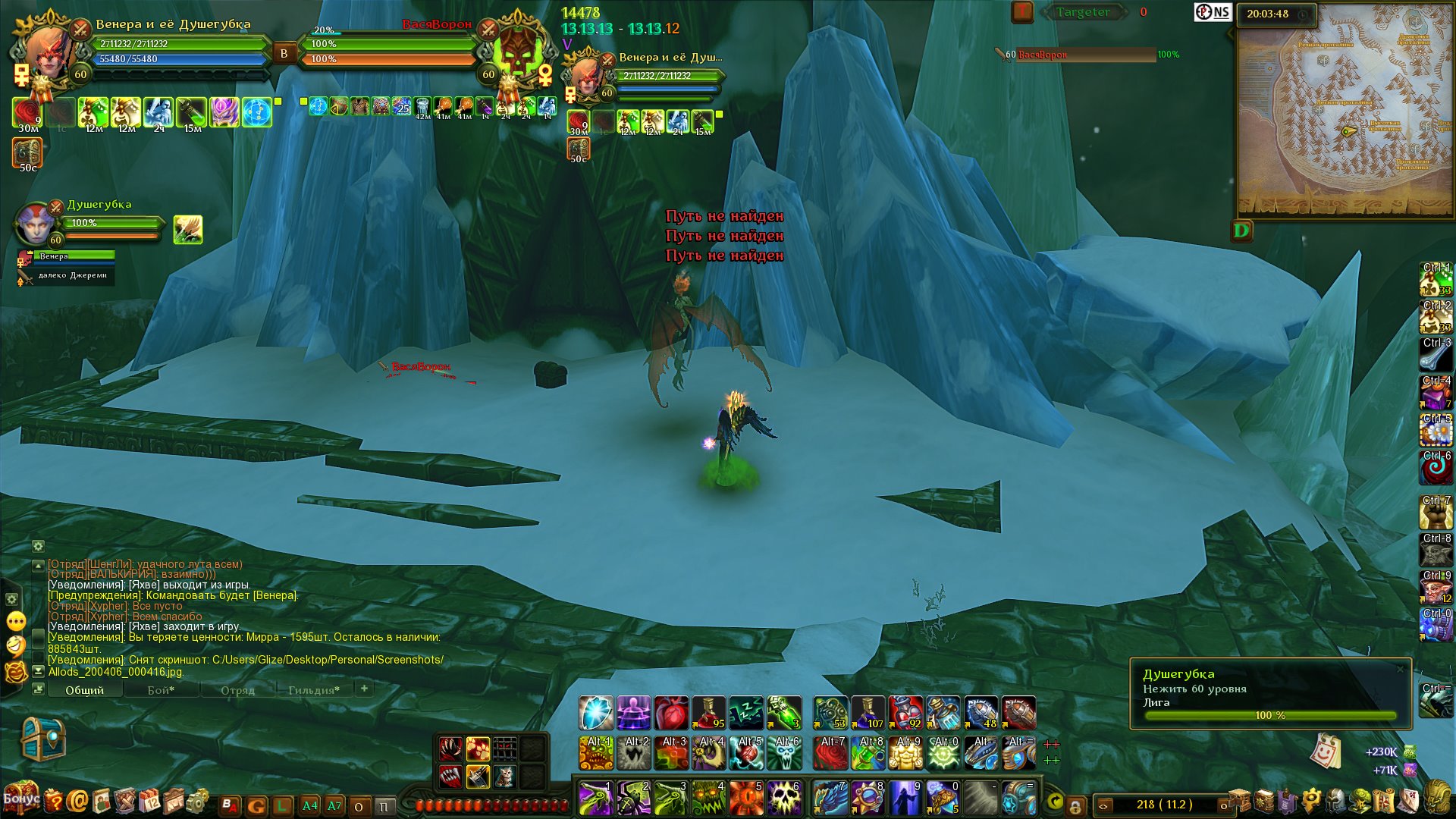
Task: Open the blue treasure chest icon
Action: (42, 739)
